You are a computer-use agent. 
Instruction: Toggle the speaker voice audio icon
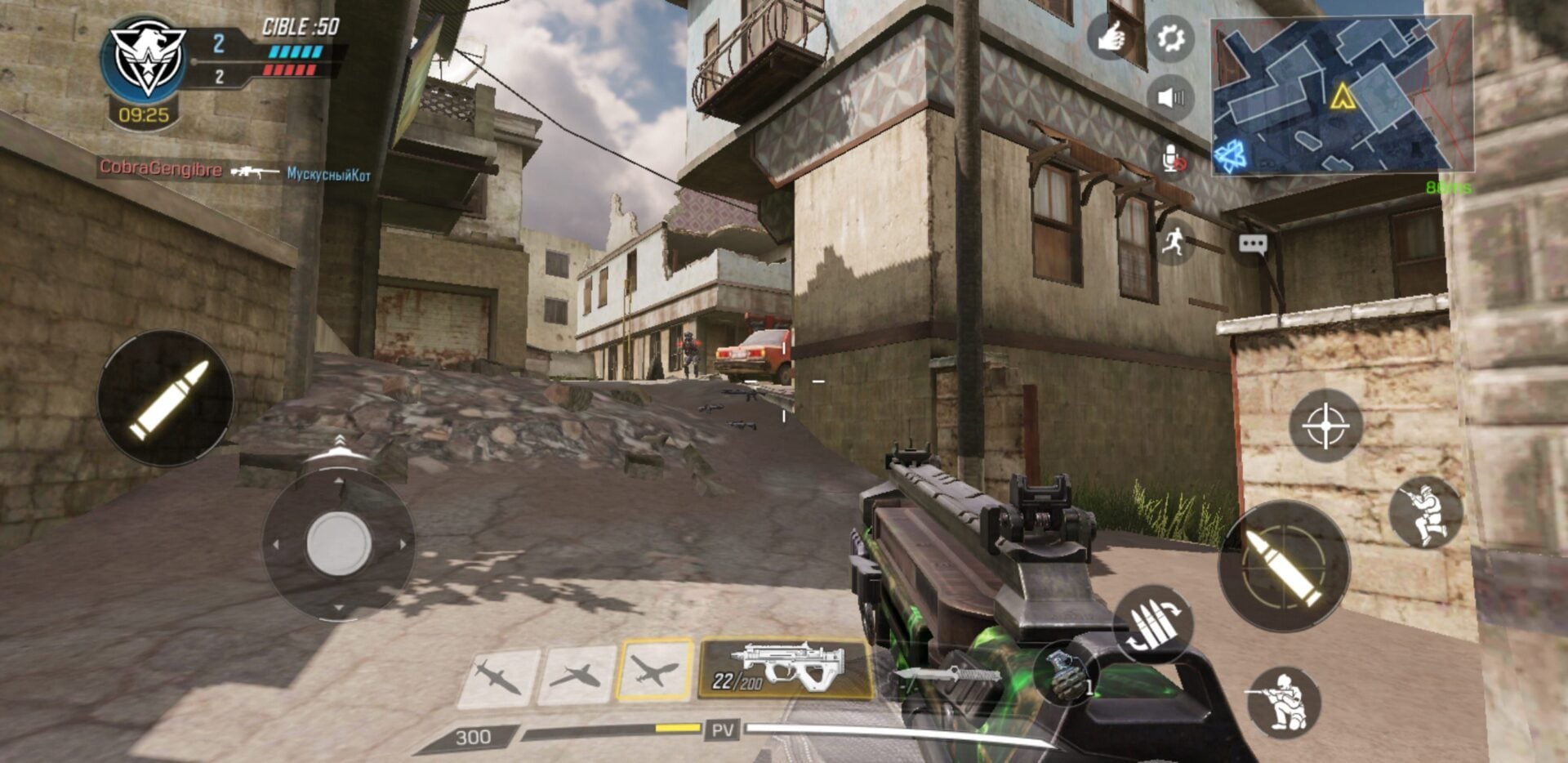(1170, 98)
